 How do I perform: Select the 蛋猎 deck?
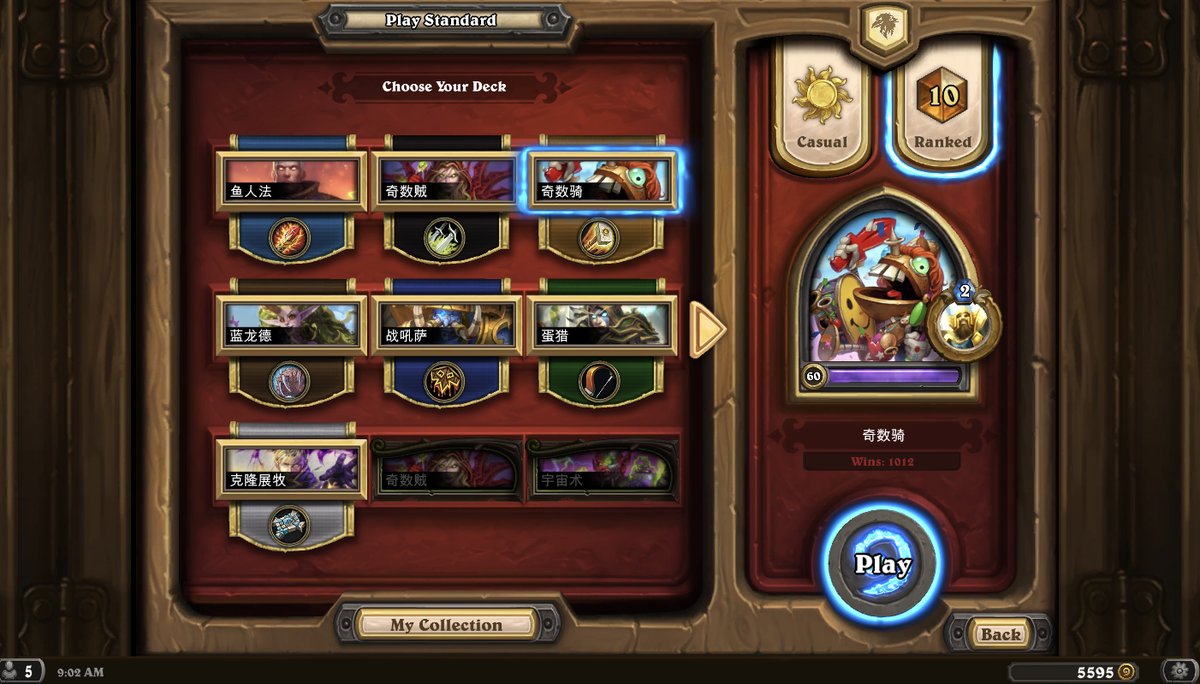[x=601, y=326]
